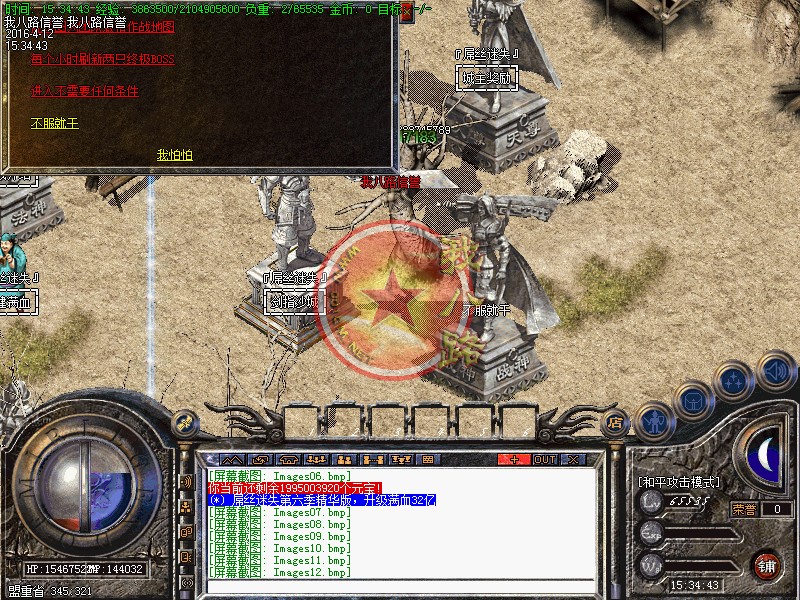800x600 pixels.
Task: Select the 我怕怕 reply in the dialogue
Action: 175,155
